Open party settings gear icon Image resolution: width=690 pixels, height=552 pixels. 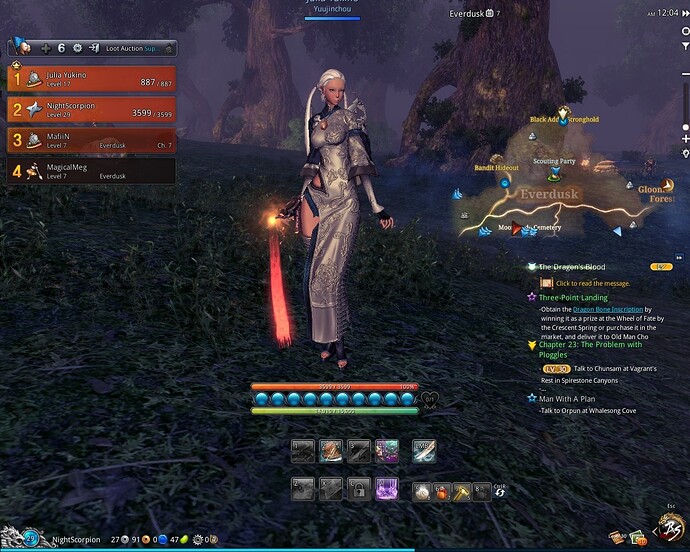[78, 48]
